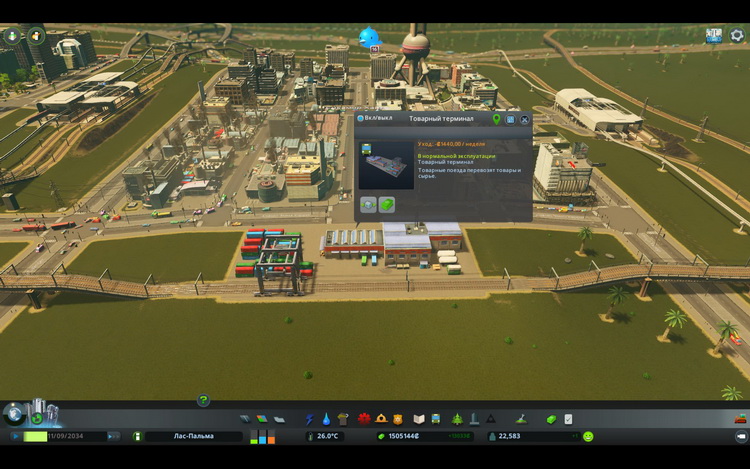Click the Лас-Пальма city name field
Viewport: 750px width, 469px height.
pyautogui.click(x=192, y=437)
